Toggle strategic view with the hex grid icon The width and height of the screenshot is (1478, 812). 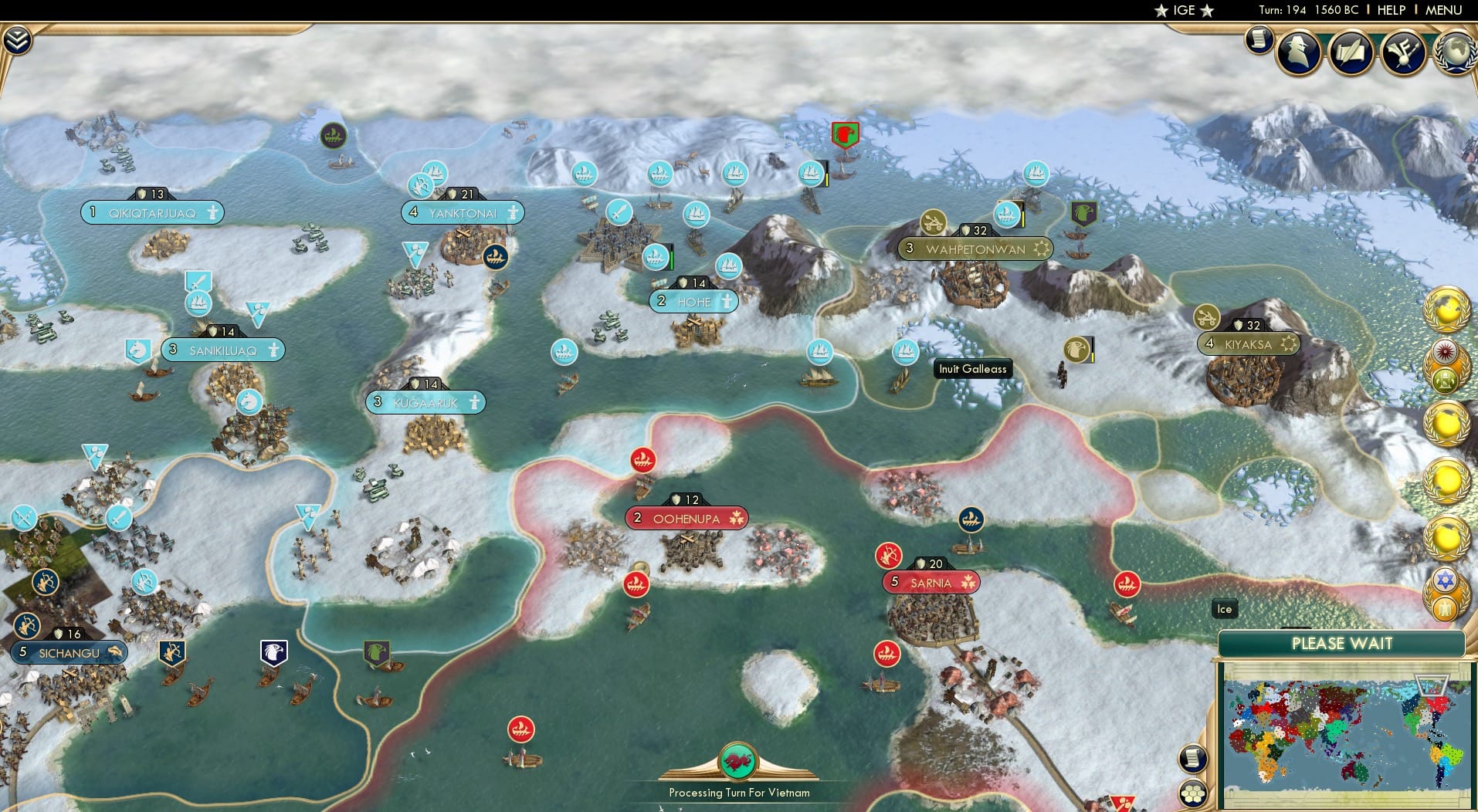coord(1192,792)
